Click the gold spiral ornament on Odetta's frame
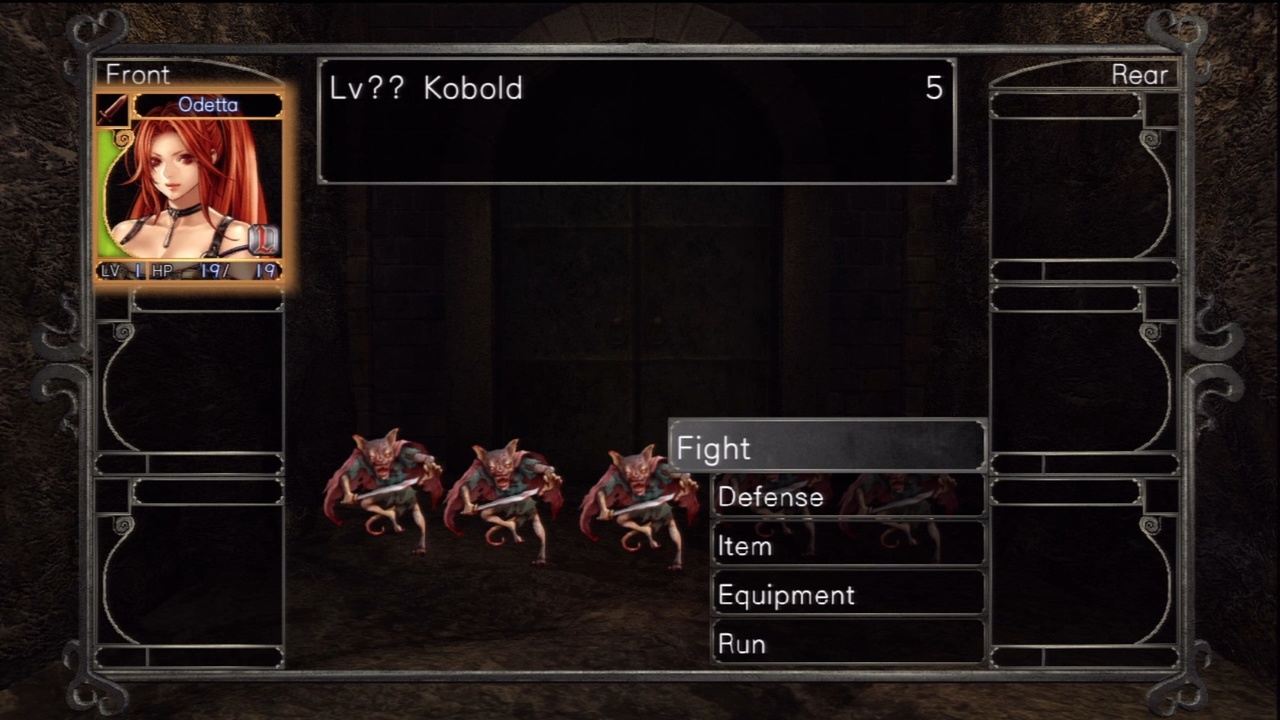The height and width of the screenshot is (720, 1280). (x=123, y=139)
